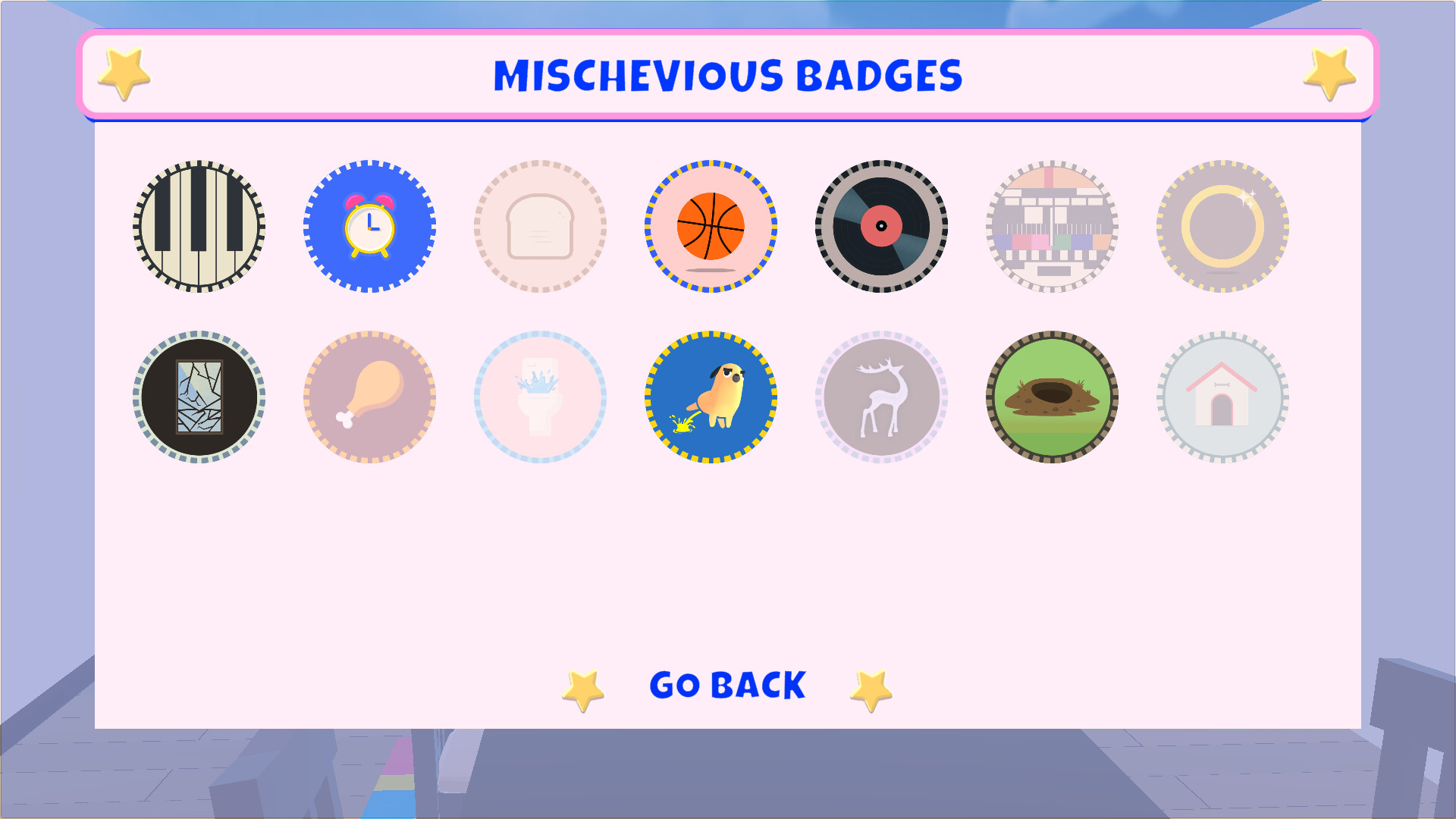Select the vinyl record badge
This screenshot has width=1456, height=819.
(x=882, y=224)
